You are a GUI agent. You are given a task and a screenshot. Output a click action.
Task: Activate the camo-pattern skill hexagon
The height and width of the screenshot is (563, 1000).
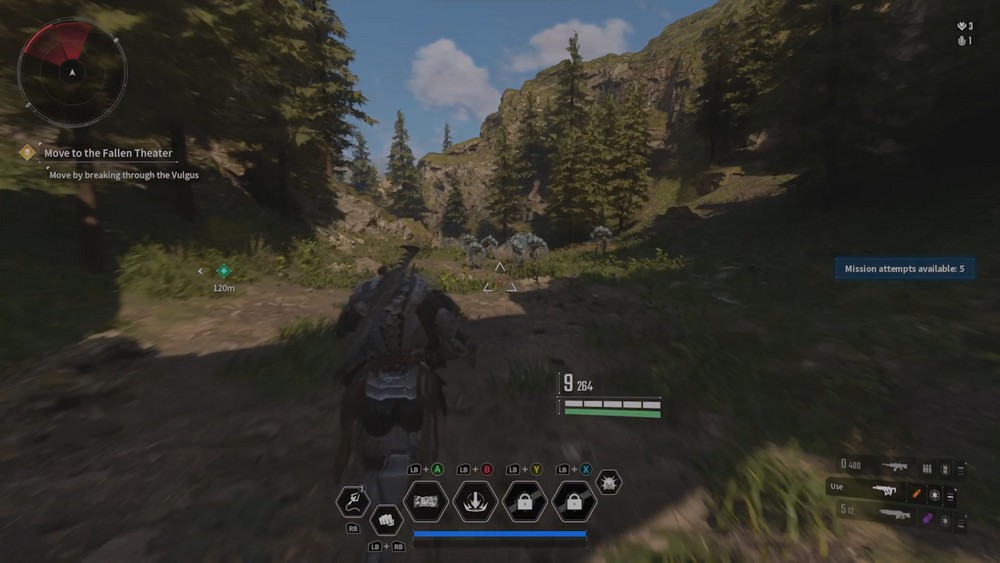pyautogui.click(x=426, y=501)
